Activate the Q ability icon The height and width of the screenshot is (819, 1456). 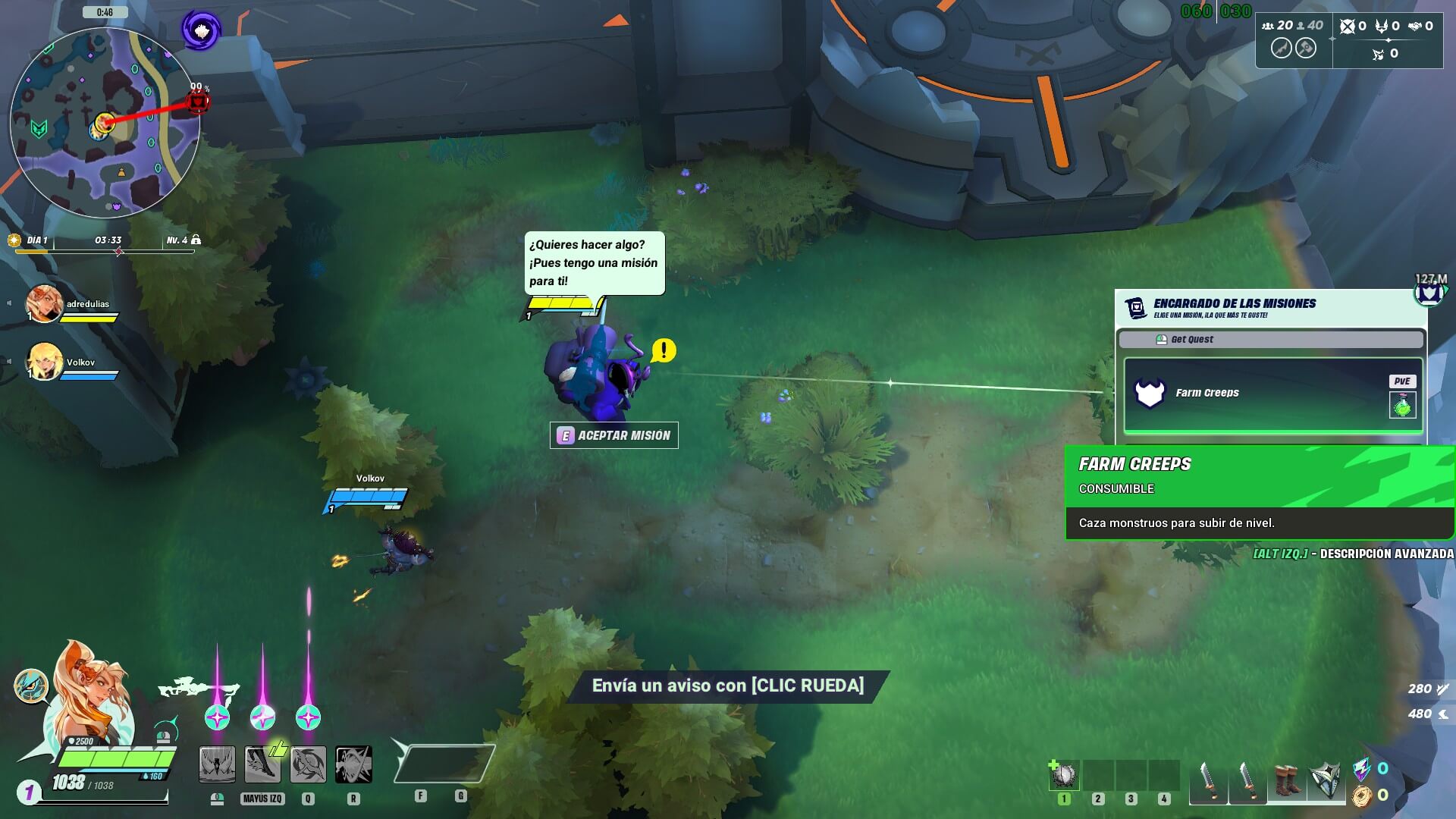coord(308,764)
